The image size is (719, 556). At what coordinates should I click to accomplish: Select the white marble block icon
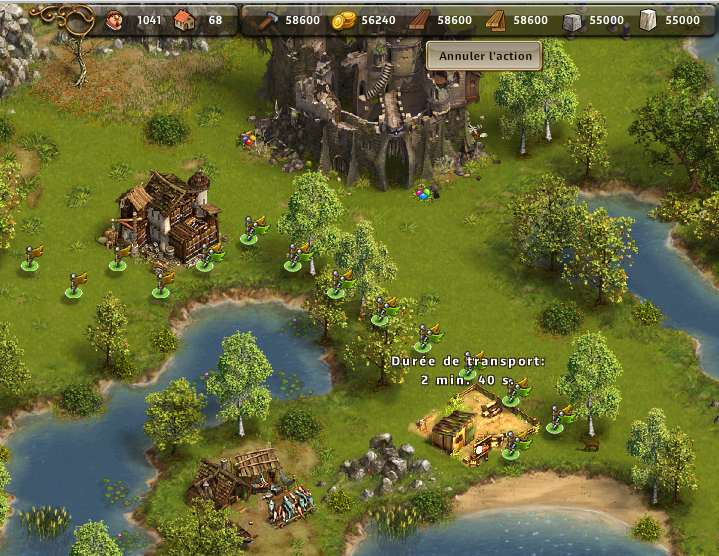click(x=647, y=20)
